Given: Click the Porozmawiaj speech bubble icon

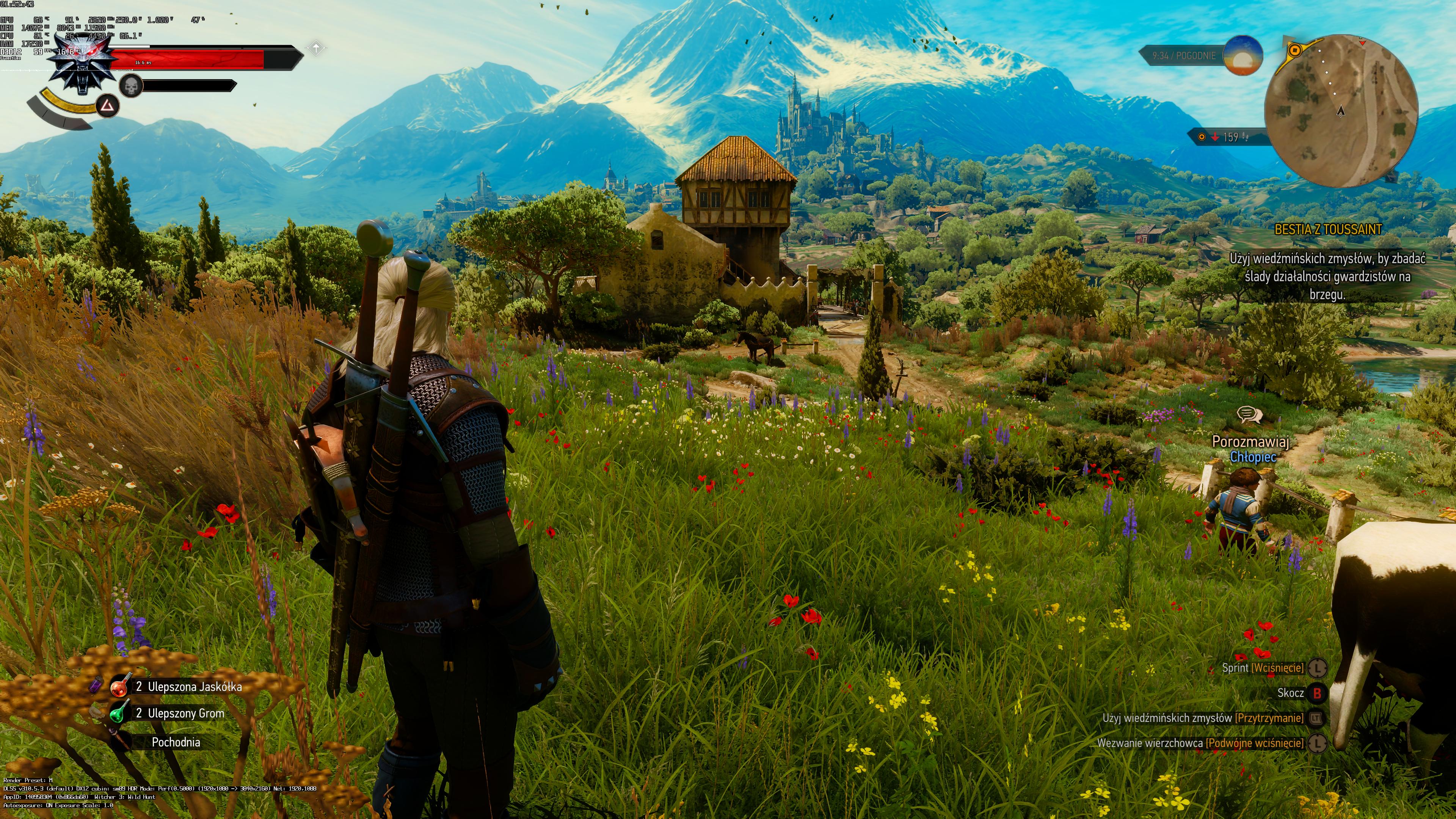Looking at the screenshot, I should coord(1249,416).
